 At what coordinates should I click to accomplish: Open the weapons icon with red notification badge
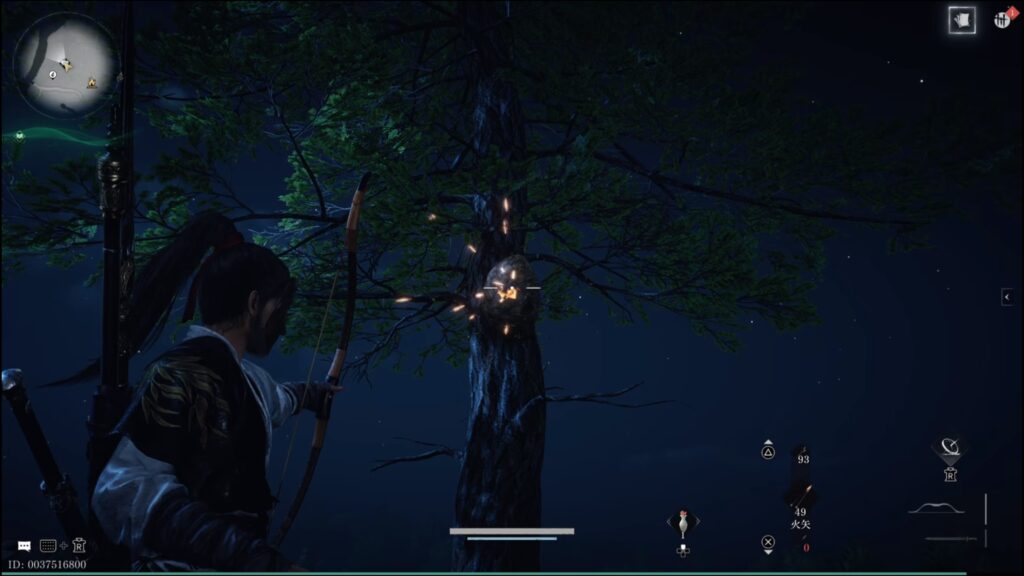(x=1002, y=19)
